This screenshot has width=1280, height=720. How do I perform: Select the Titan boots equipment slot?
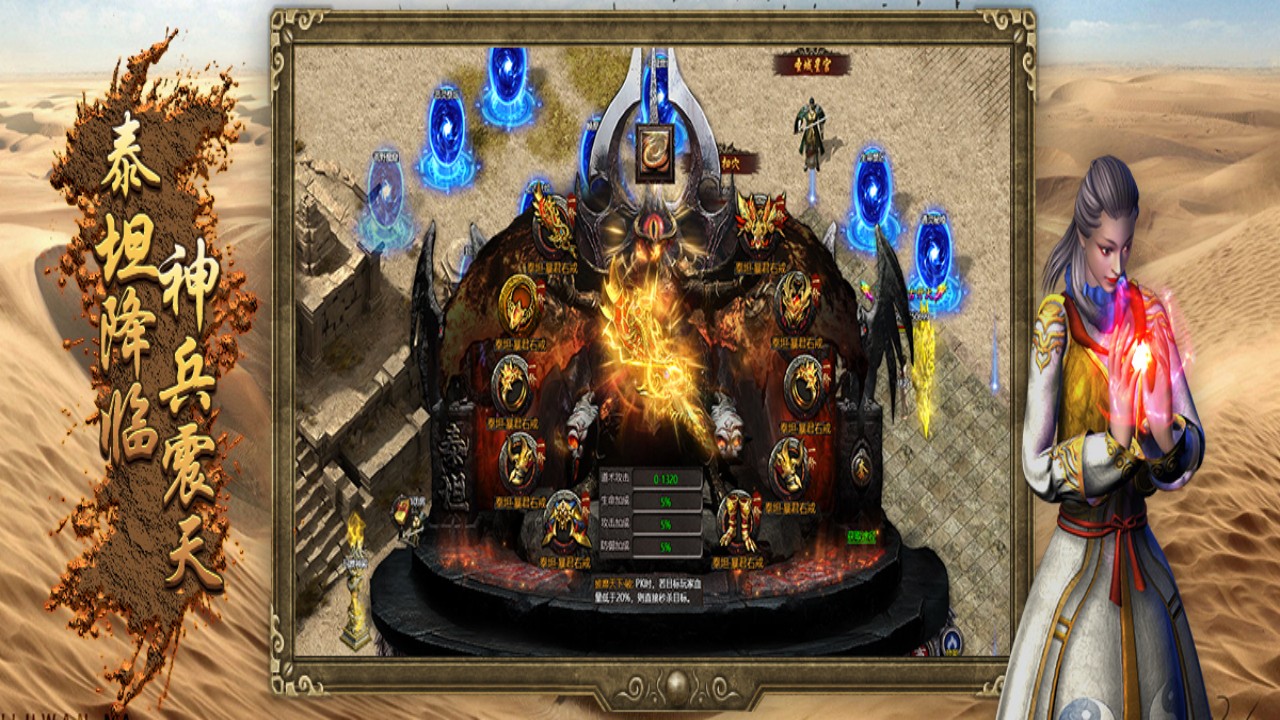pos(739,521)
